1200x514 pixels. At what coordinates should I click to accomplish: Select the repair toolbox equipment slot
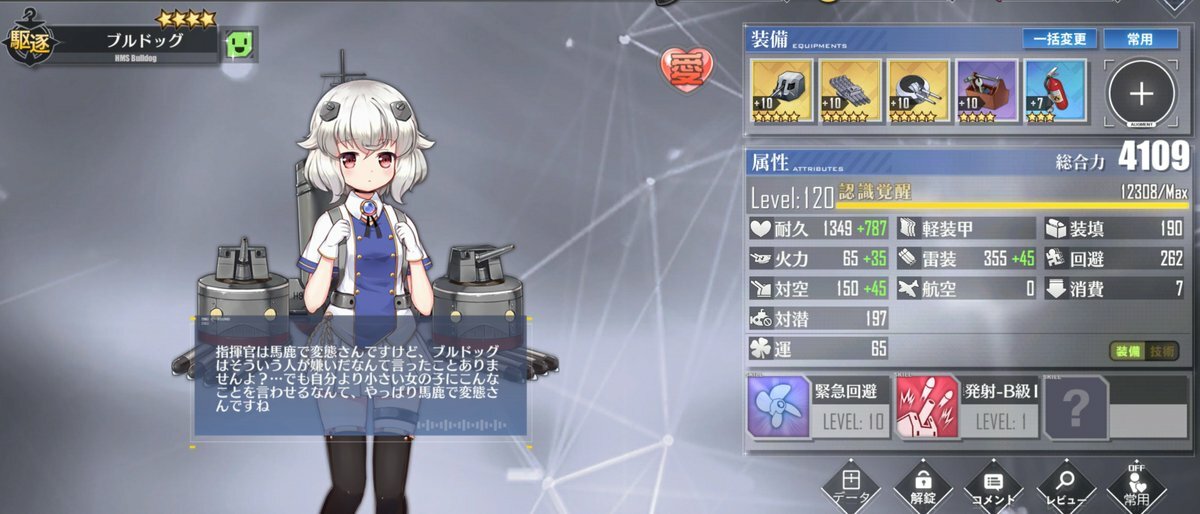point(987,91)
